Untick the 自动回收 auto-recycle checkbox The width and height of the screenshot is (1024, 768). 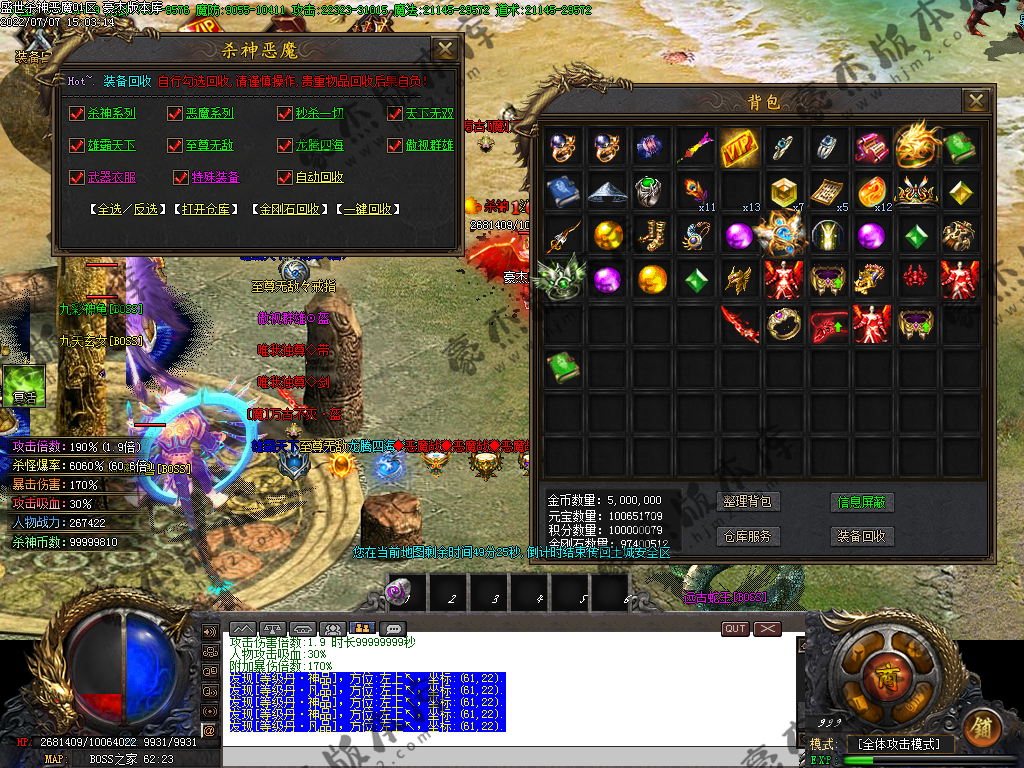tap(285, 178)
